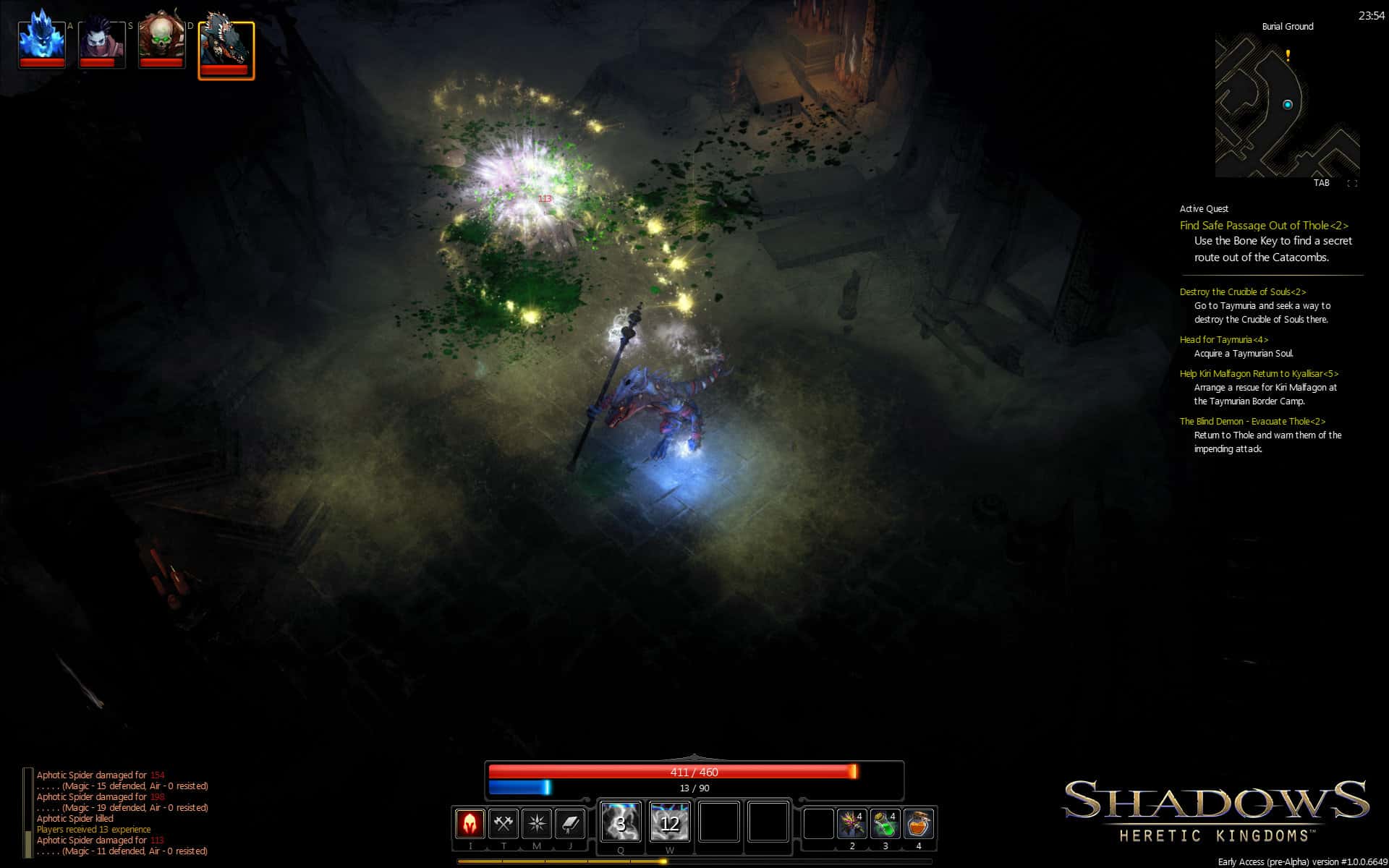Open the Journal with the book icon
The image size is (1389, 868).
point(571,825)
